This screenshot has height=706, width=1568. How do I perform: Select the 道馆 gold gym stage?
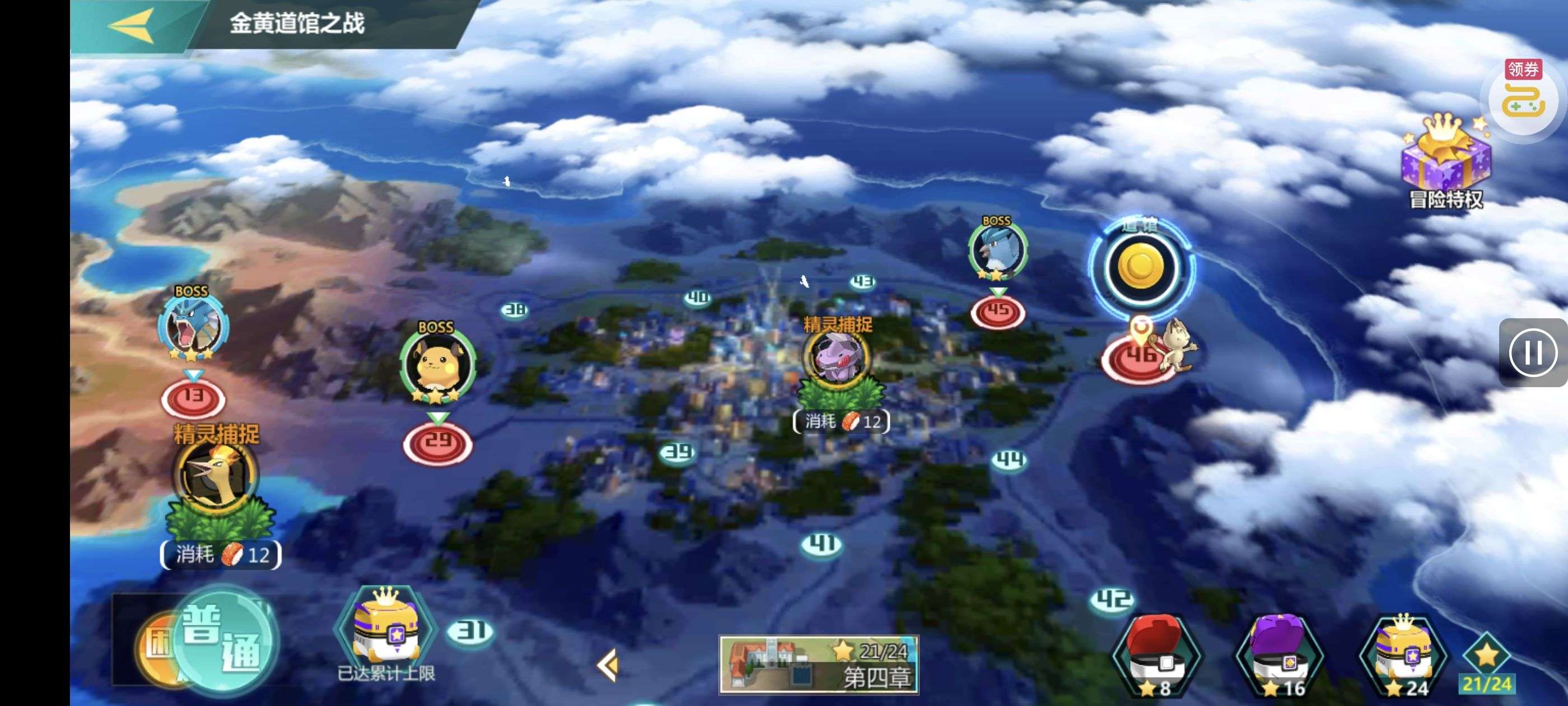(x=1141, y=267)
